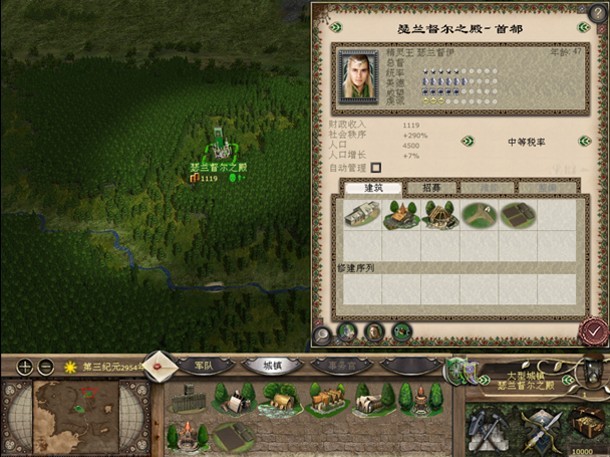
Task: Click the governor's portrait
Action: [358, 75]
